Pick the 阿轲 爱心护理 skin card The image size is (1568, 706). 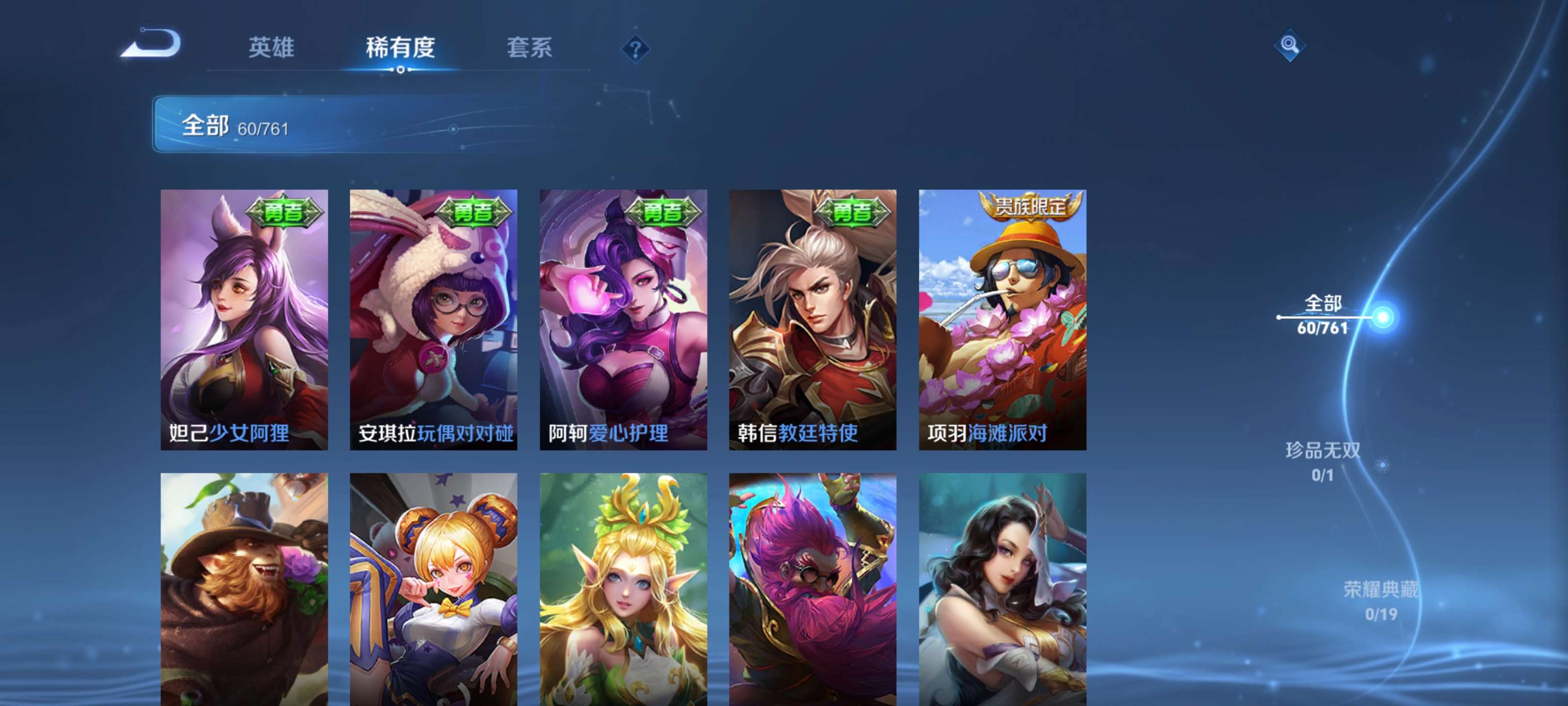click(623, 319)
